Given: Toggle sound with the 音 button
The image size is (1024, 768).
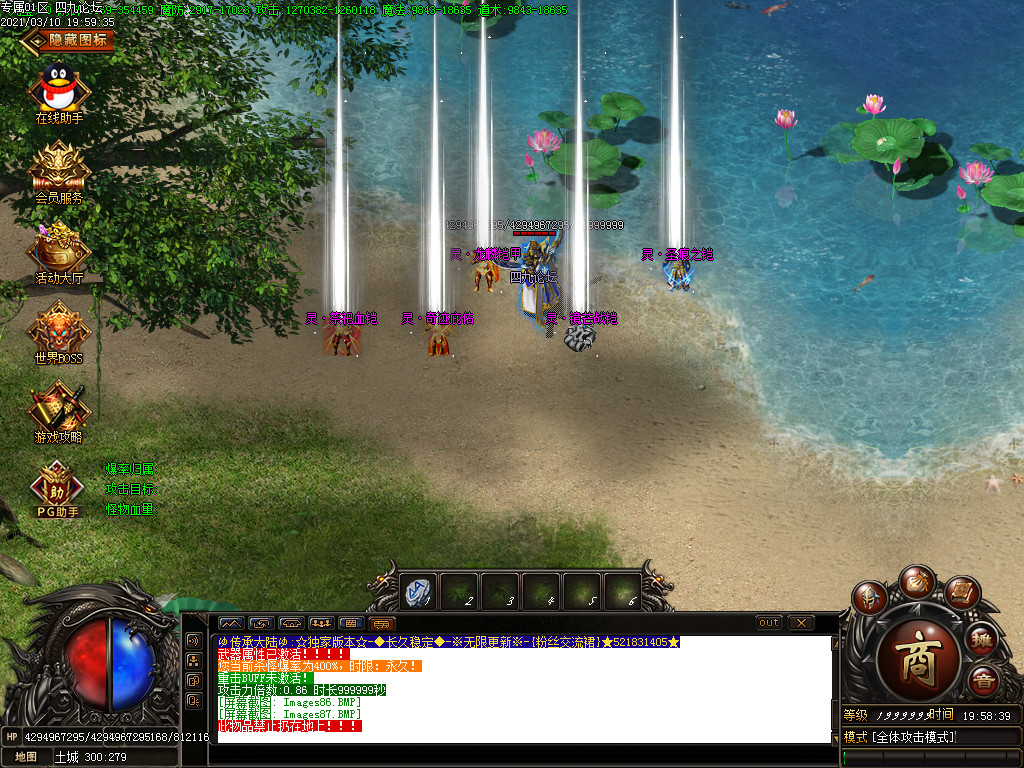Looking at the screenshot, I should pos(983,680).
